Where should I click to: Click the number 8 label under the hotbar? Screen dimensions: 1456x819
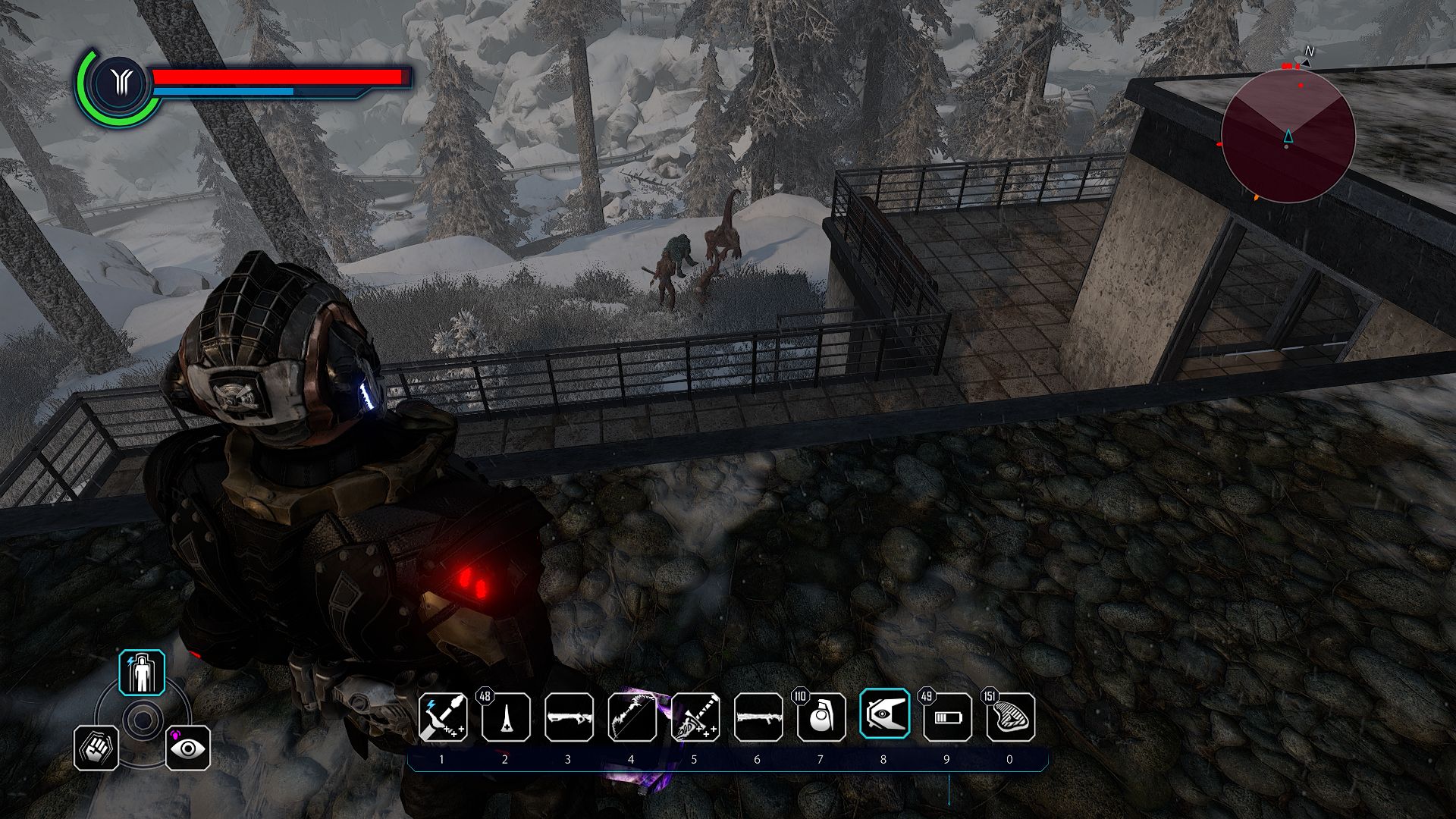tap(883, 758)
